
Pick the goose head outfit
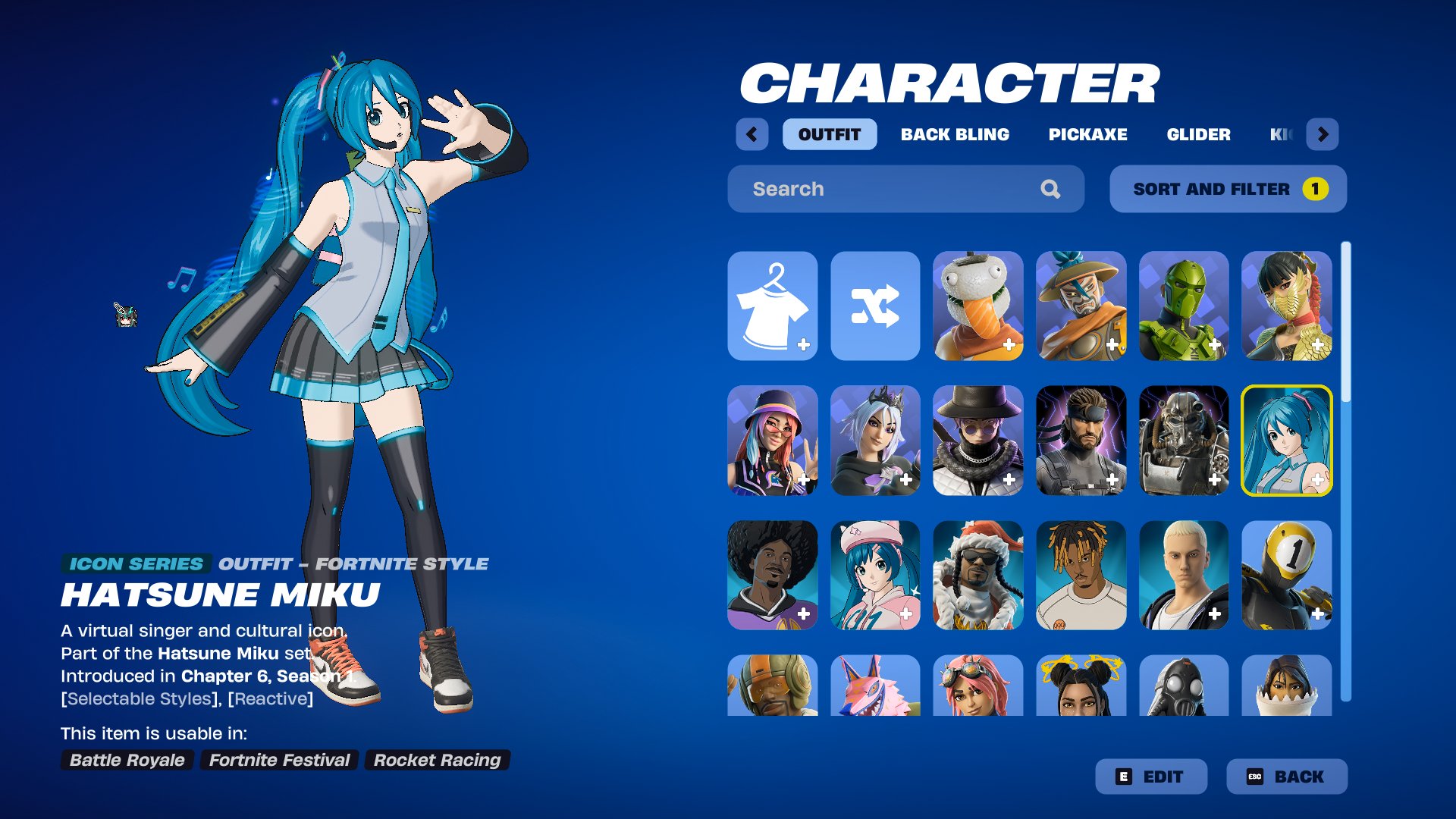tap(977, 306)
